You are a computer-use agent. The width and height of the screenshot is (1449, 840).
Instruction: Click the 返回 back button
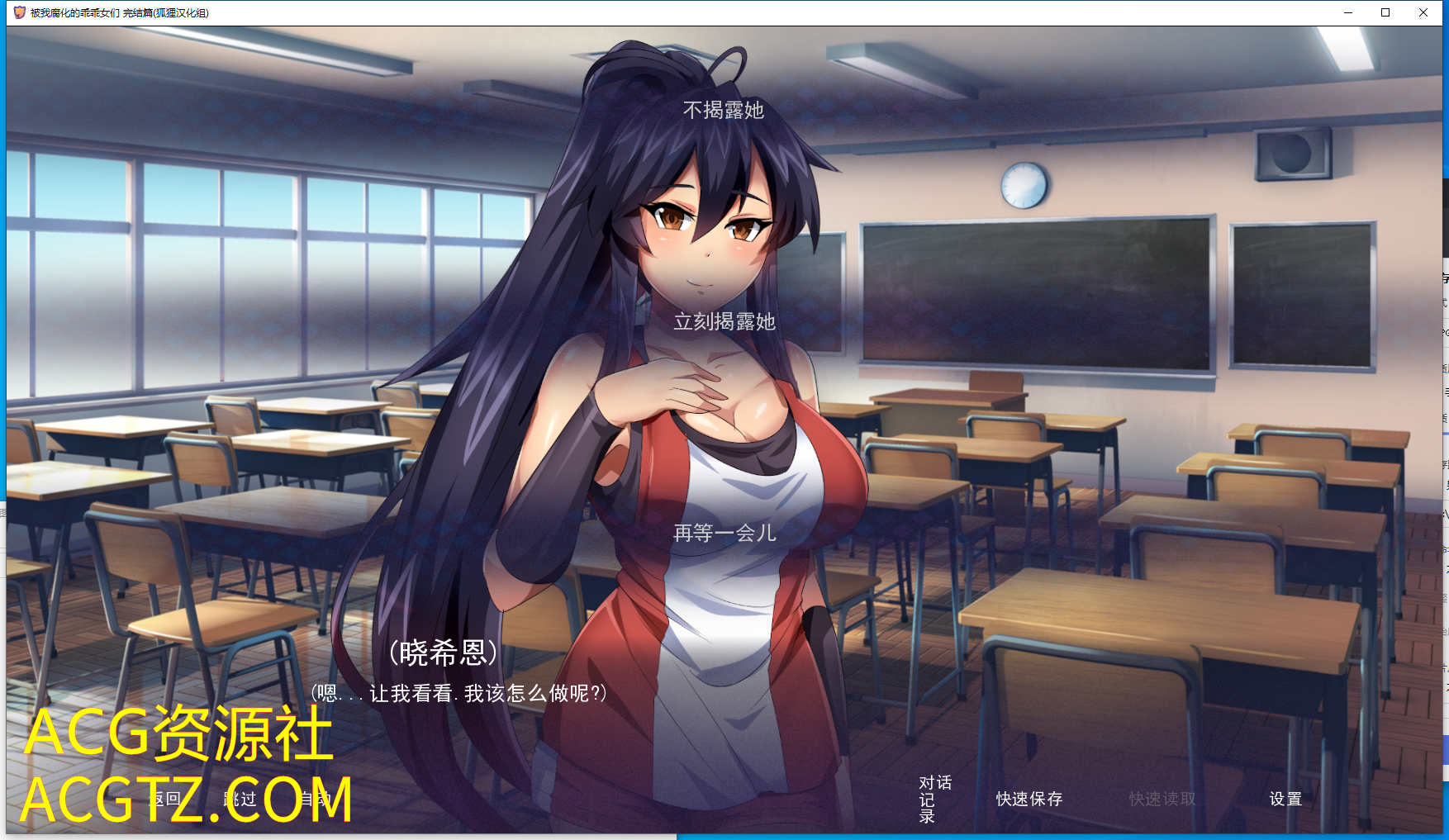coord(164,799)
